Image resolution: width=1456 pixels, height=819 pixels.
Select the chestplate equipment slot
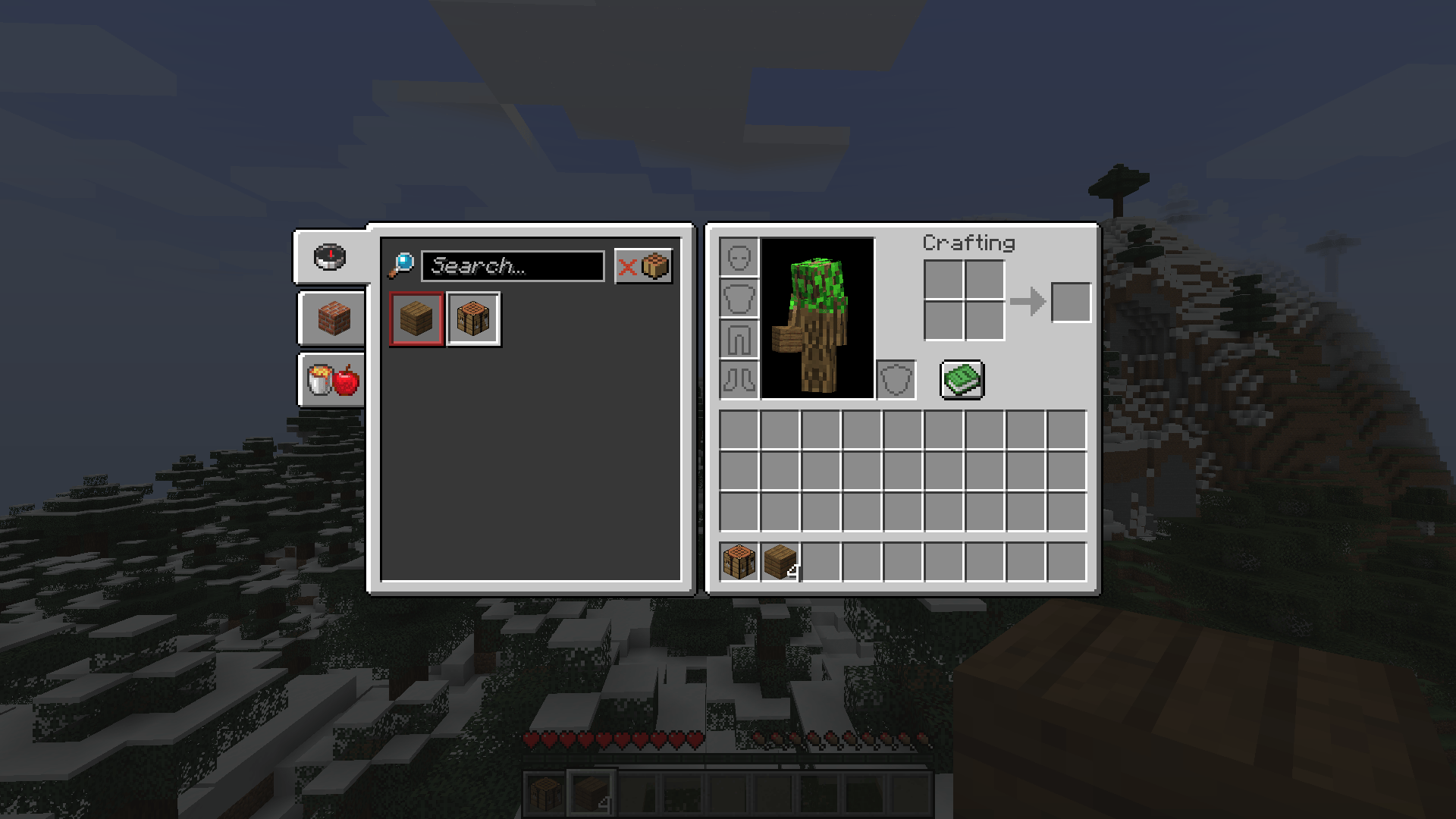pos(739,299)
